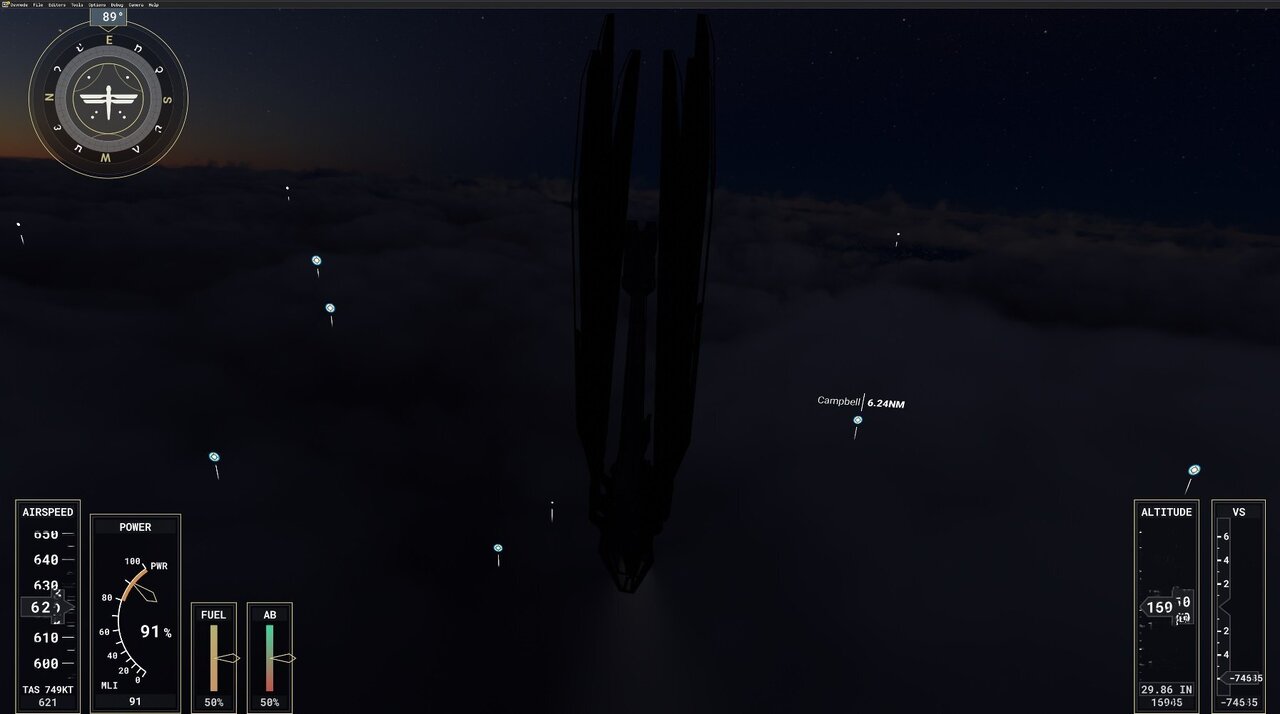Screen dimensions: 1280x714
Task: Open the Options menu
Action: (97, 4)
